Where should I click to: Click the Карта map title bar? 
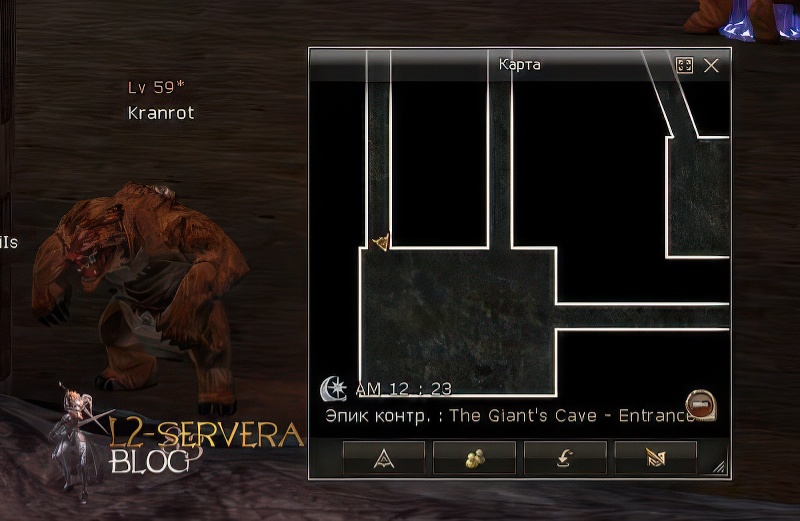(519, 65)
